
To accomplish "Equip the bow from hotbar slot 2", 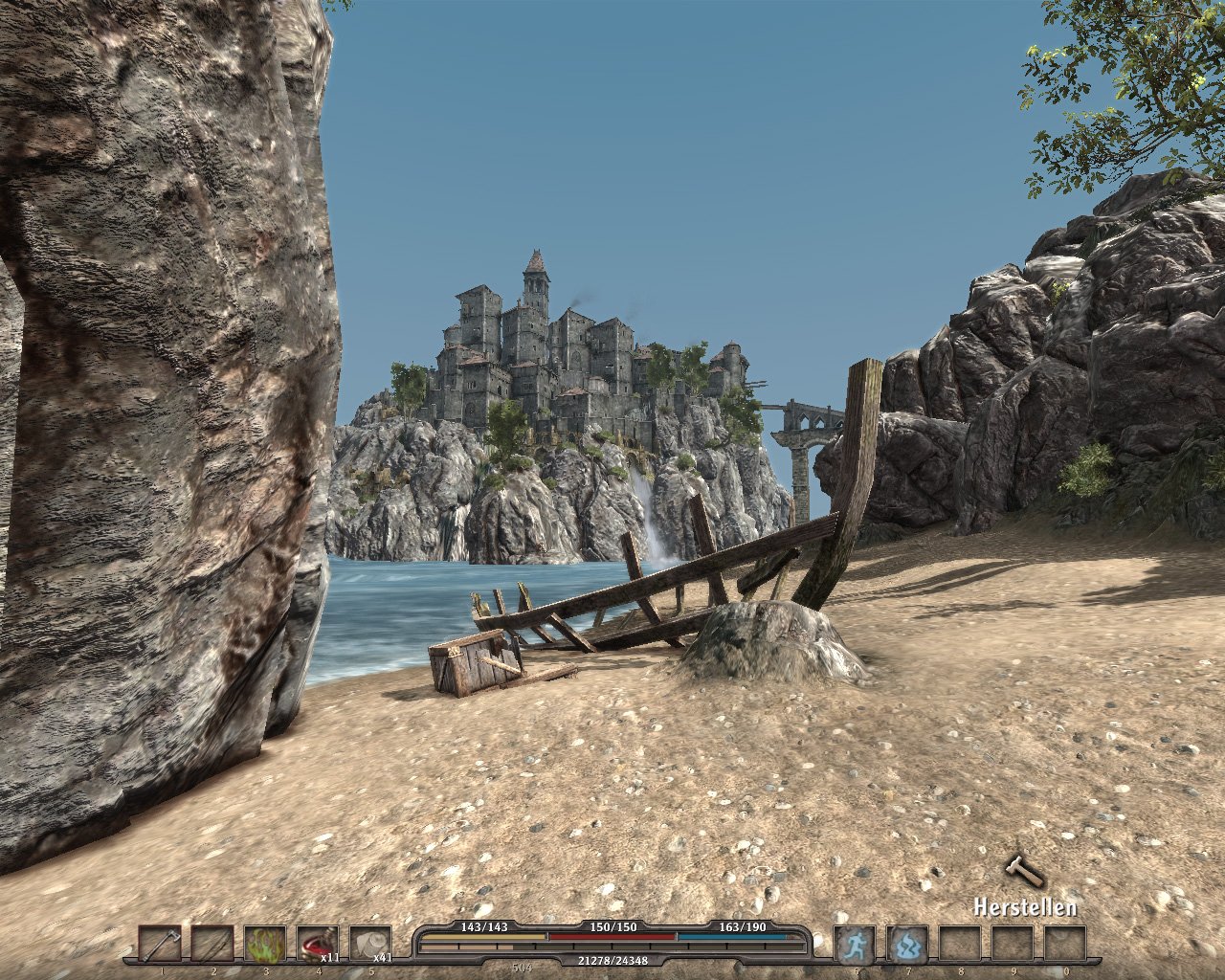I will point(212,945).
